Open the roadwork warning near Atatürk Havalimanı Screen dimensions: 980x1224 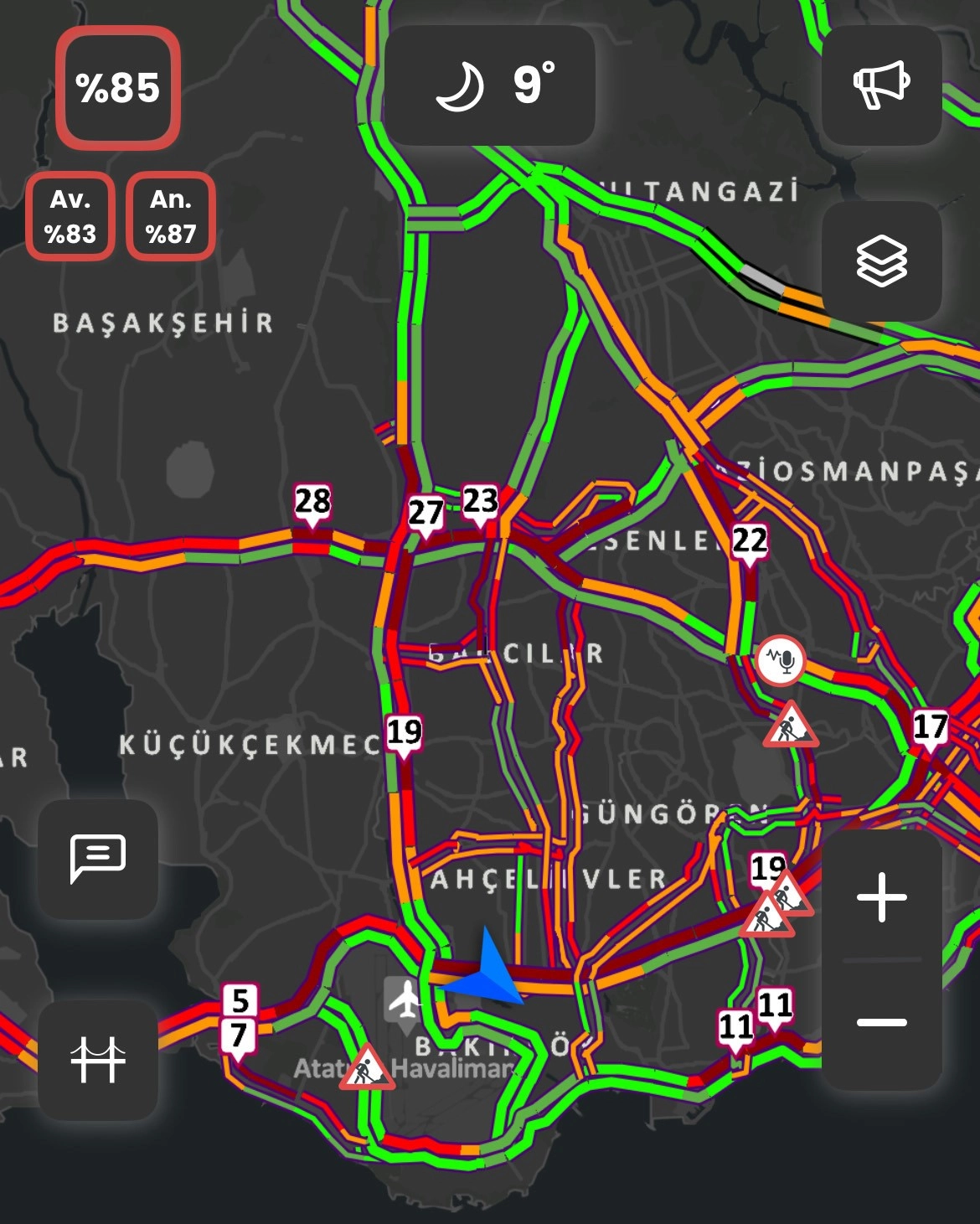[x=367, y=1068]
